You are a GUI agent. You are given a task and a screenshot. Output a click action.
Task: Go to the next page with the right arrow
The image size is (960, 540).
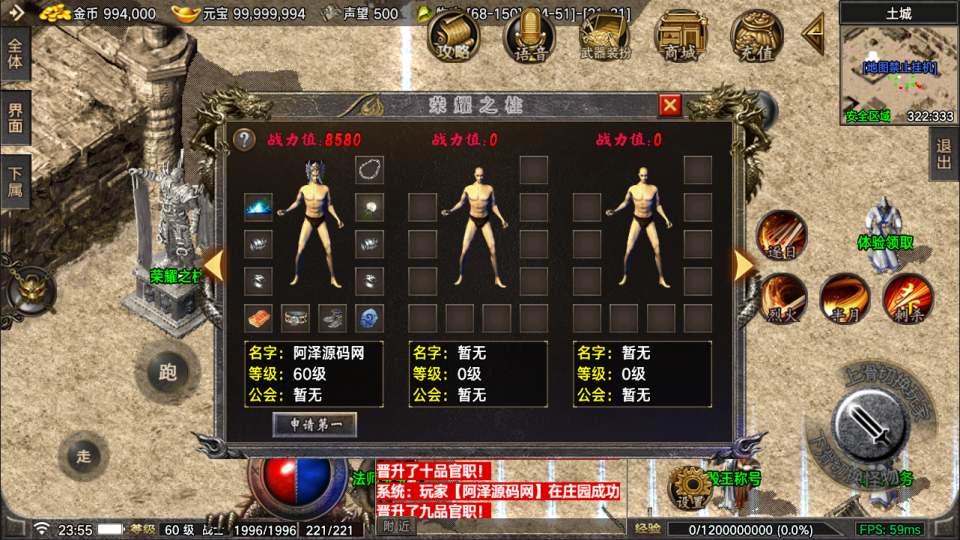tap(743, 265)
